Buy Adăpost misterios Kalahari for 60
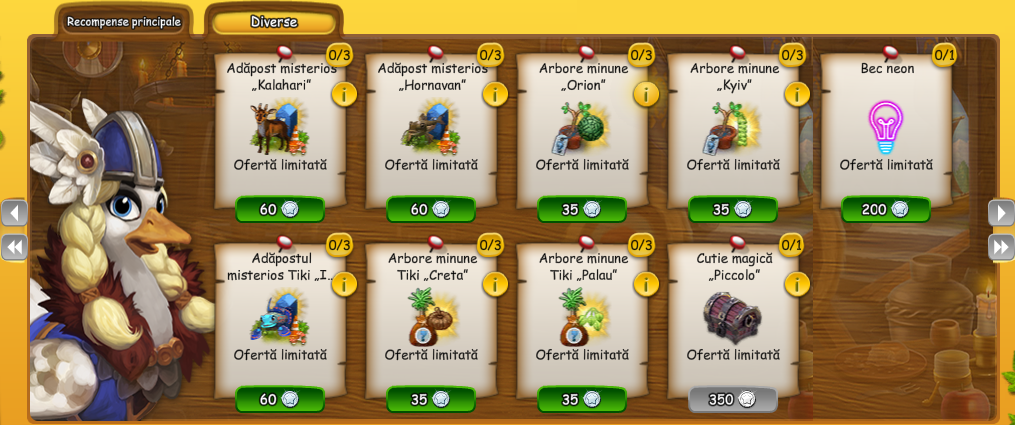This screenshot has height=425, width=1015. pos(280,209)
